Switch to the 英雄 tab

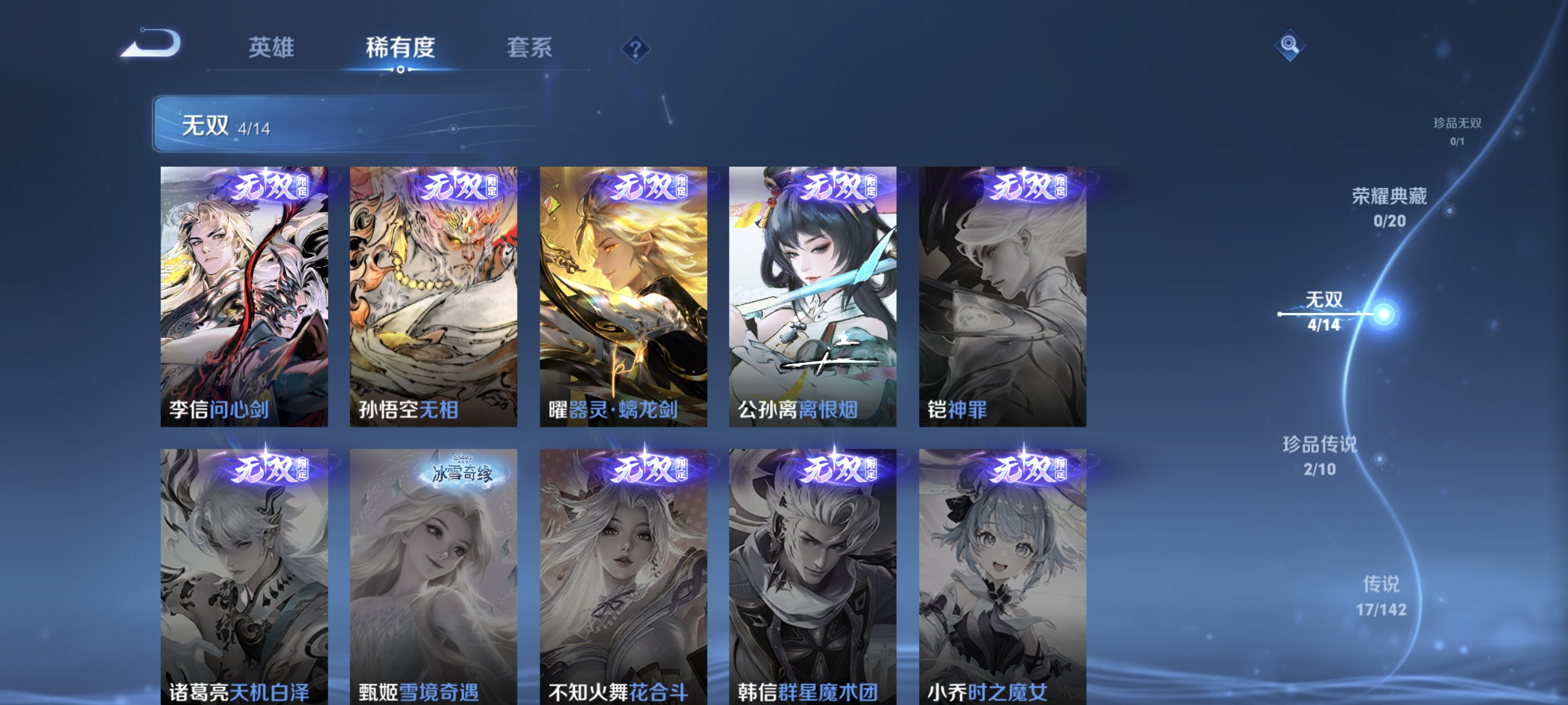[271, 49]
